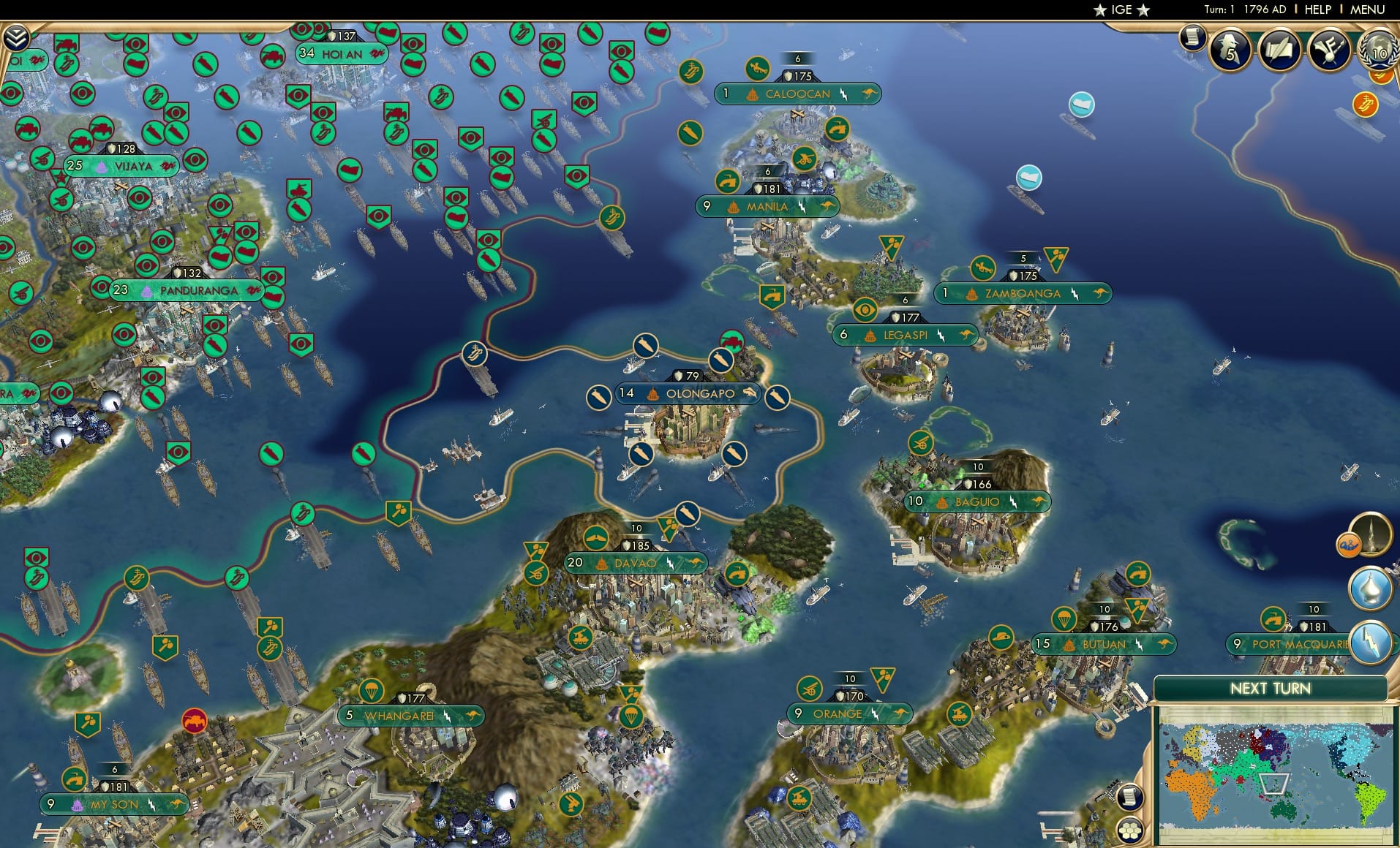This screenshot has width=1400, height=848.
Task: Open the Espionage overview (spy icon)
Action: [x=1229, y=51]
